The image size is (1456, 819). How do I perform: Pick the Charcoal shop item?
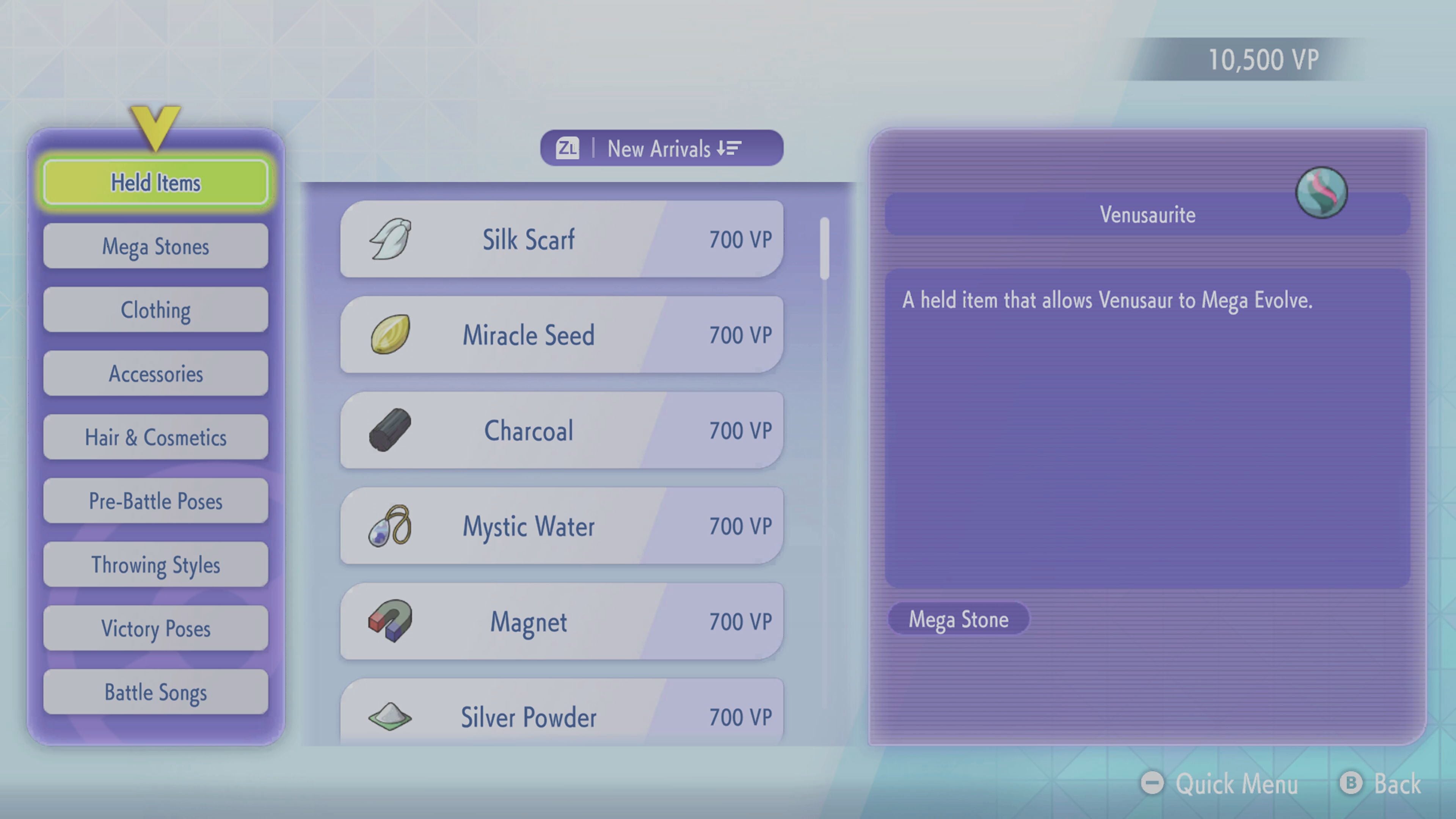pos(561,430)
